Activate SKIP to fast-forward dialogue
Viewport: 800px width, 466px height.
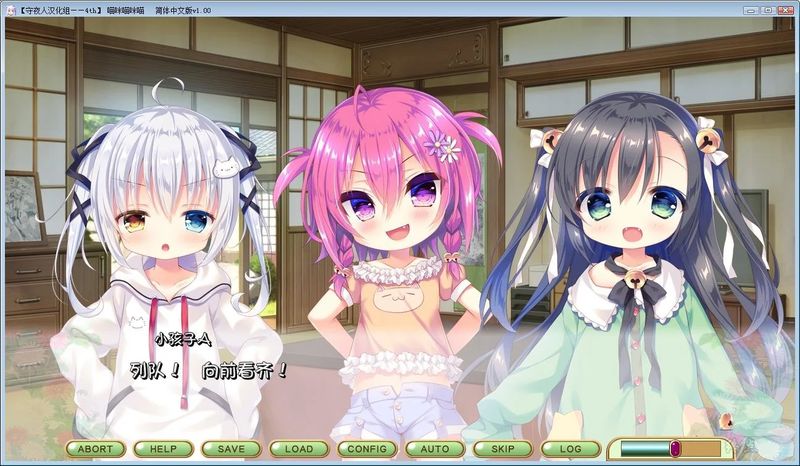(503, 449)
